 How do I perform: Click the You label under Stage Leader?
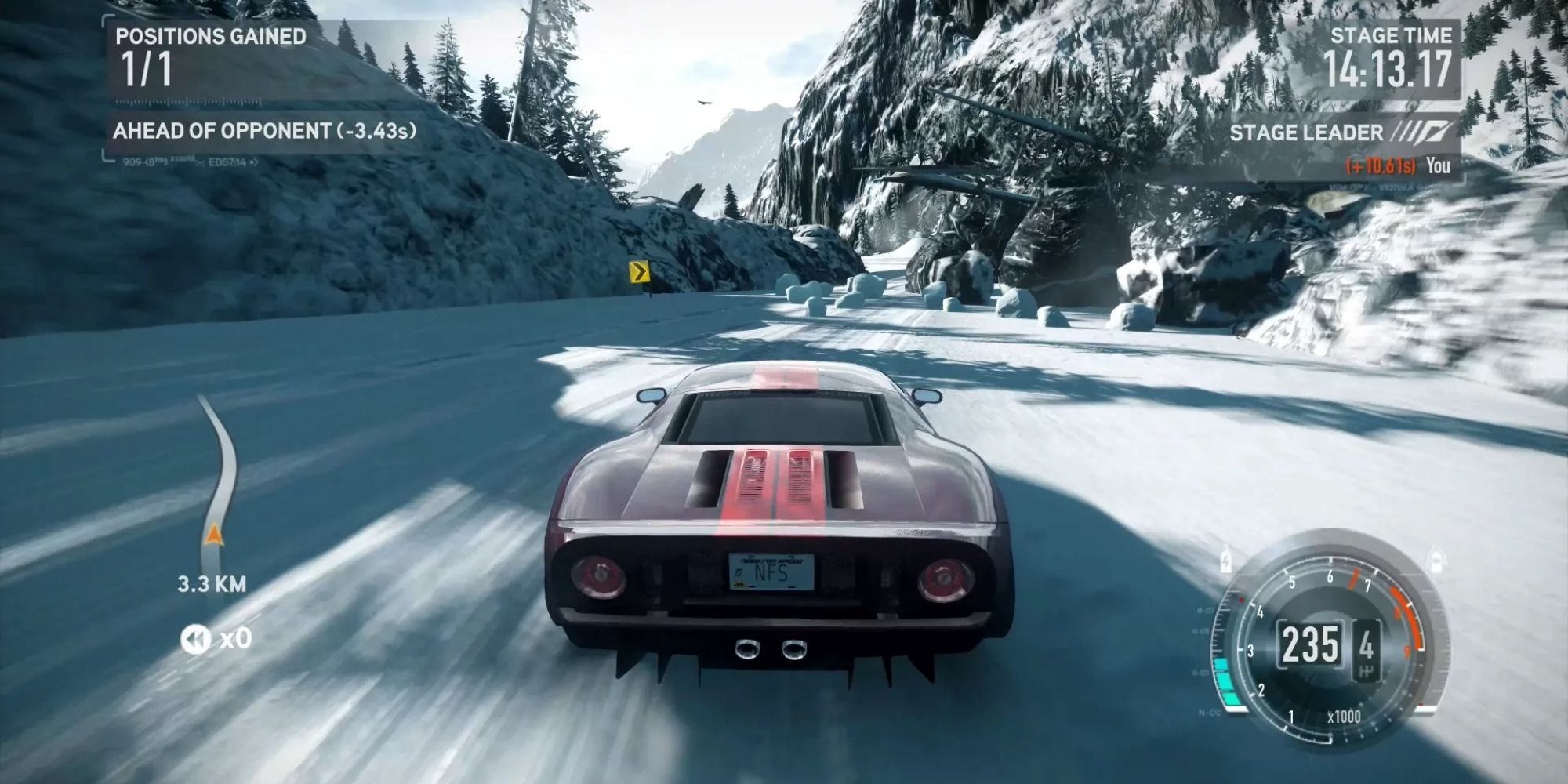[x=1439, y=167]
